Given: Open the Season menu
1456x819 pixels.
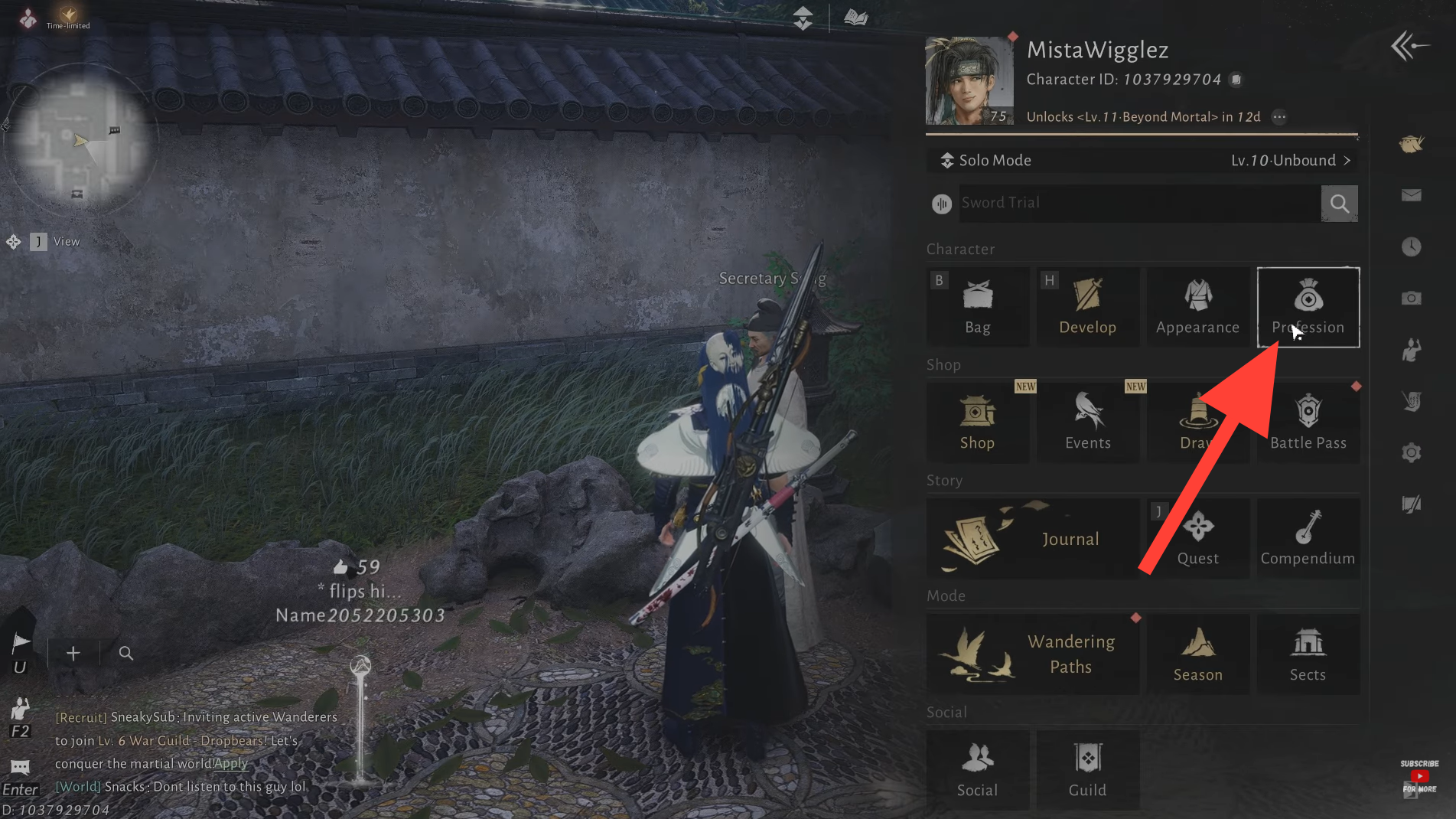Looking at the screenshot, I should [1197, 654].
